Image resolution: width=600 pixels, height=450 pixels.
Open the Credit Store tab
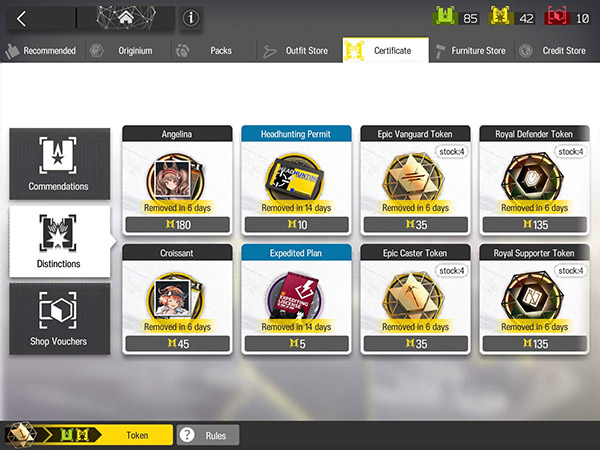click(557, 51)
